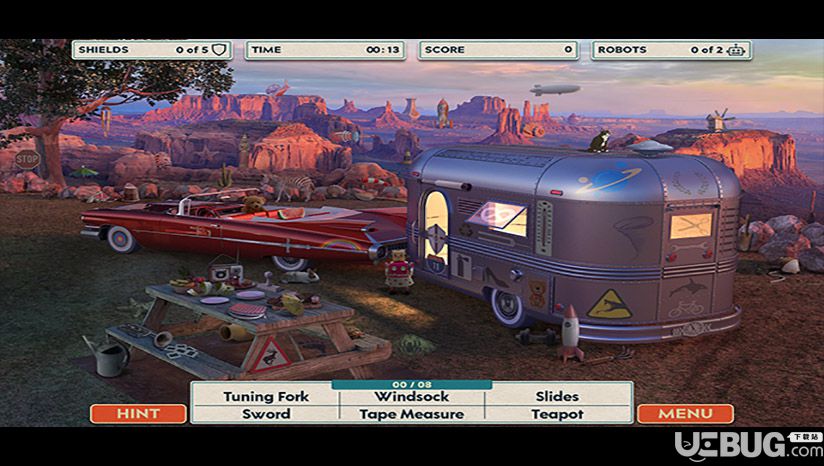Choose Tape Measure from the find list
Screen dimensions: 824x466
click(411, 414)
